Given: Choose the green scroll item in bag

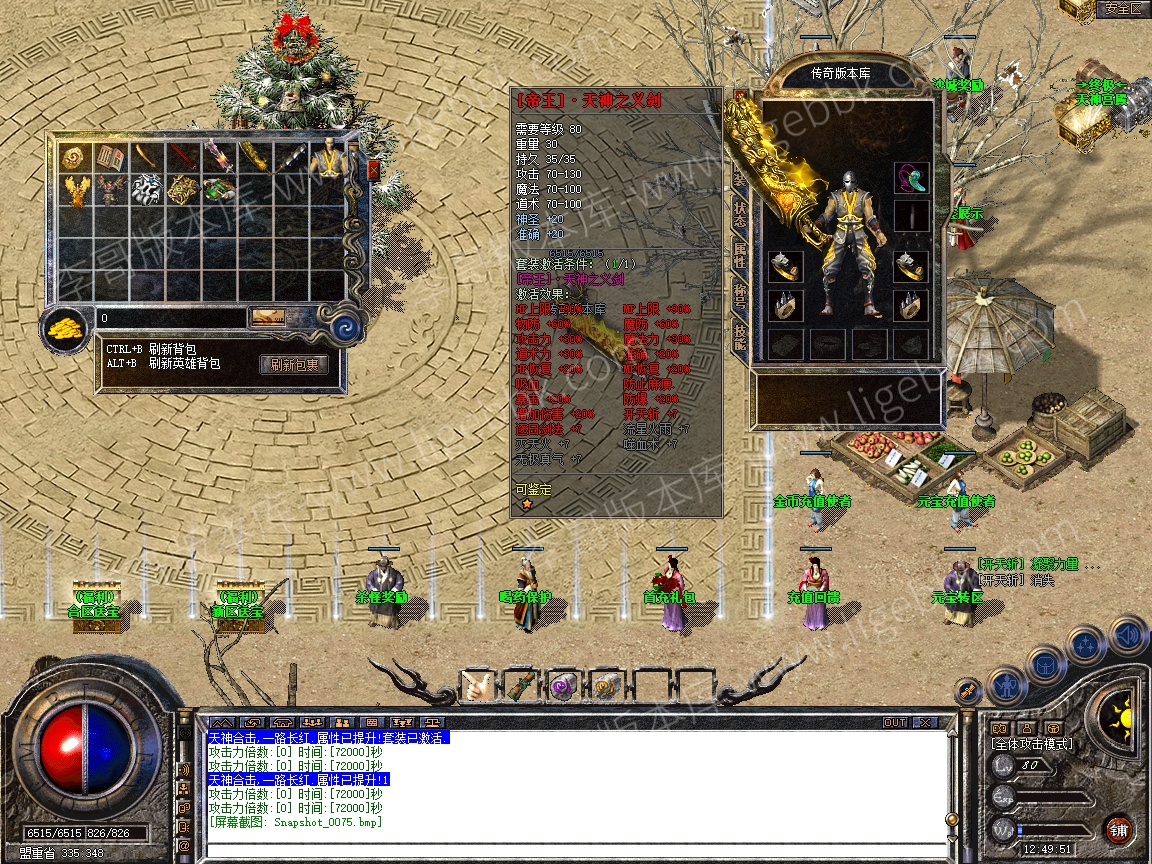Looking at the screenshot, I should (218, 188).
